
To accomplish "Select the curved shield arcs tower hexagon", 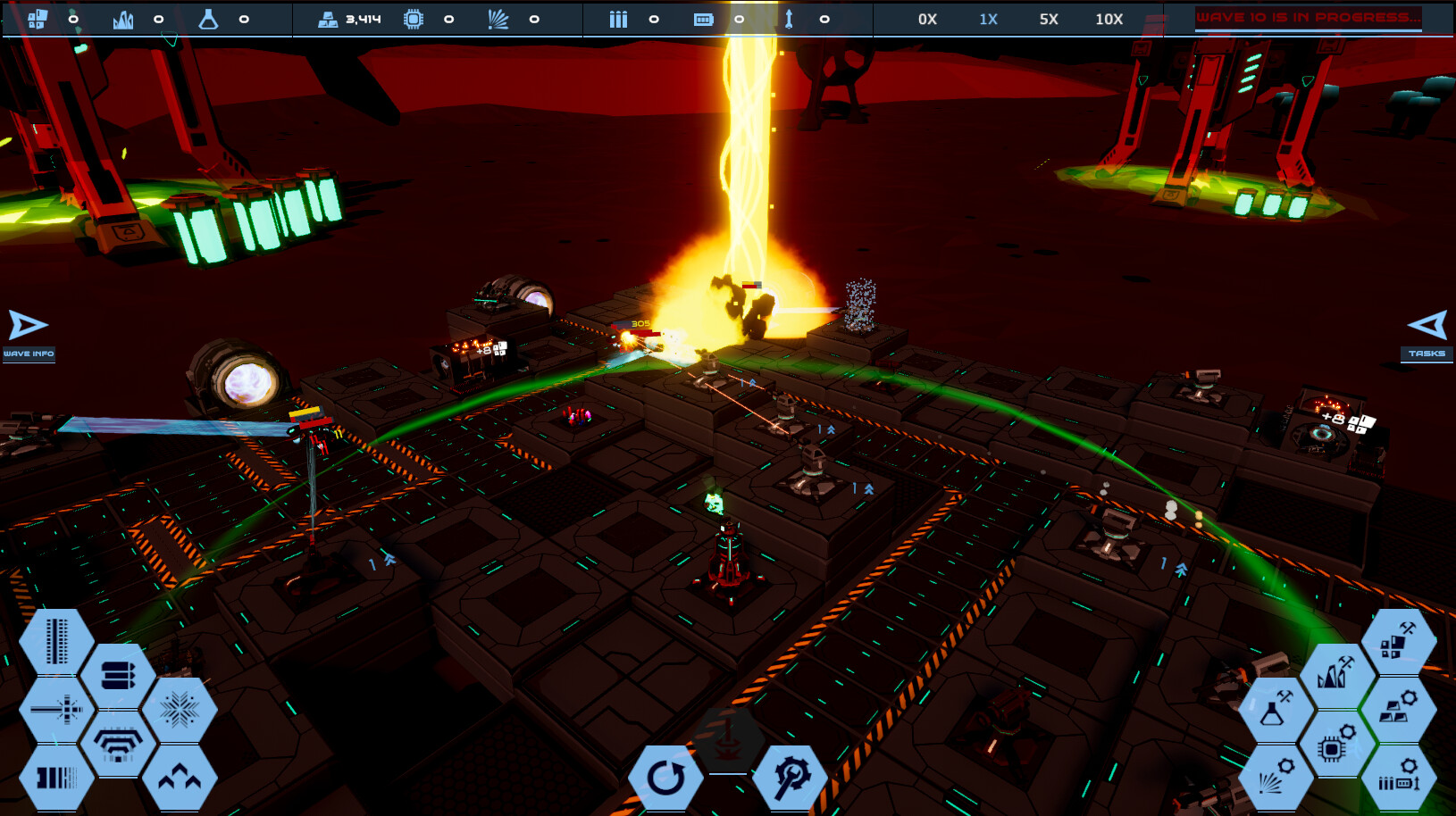I will pos(118,744).
